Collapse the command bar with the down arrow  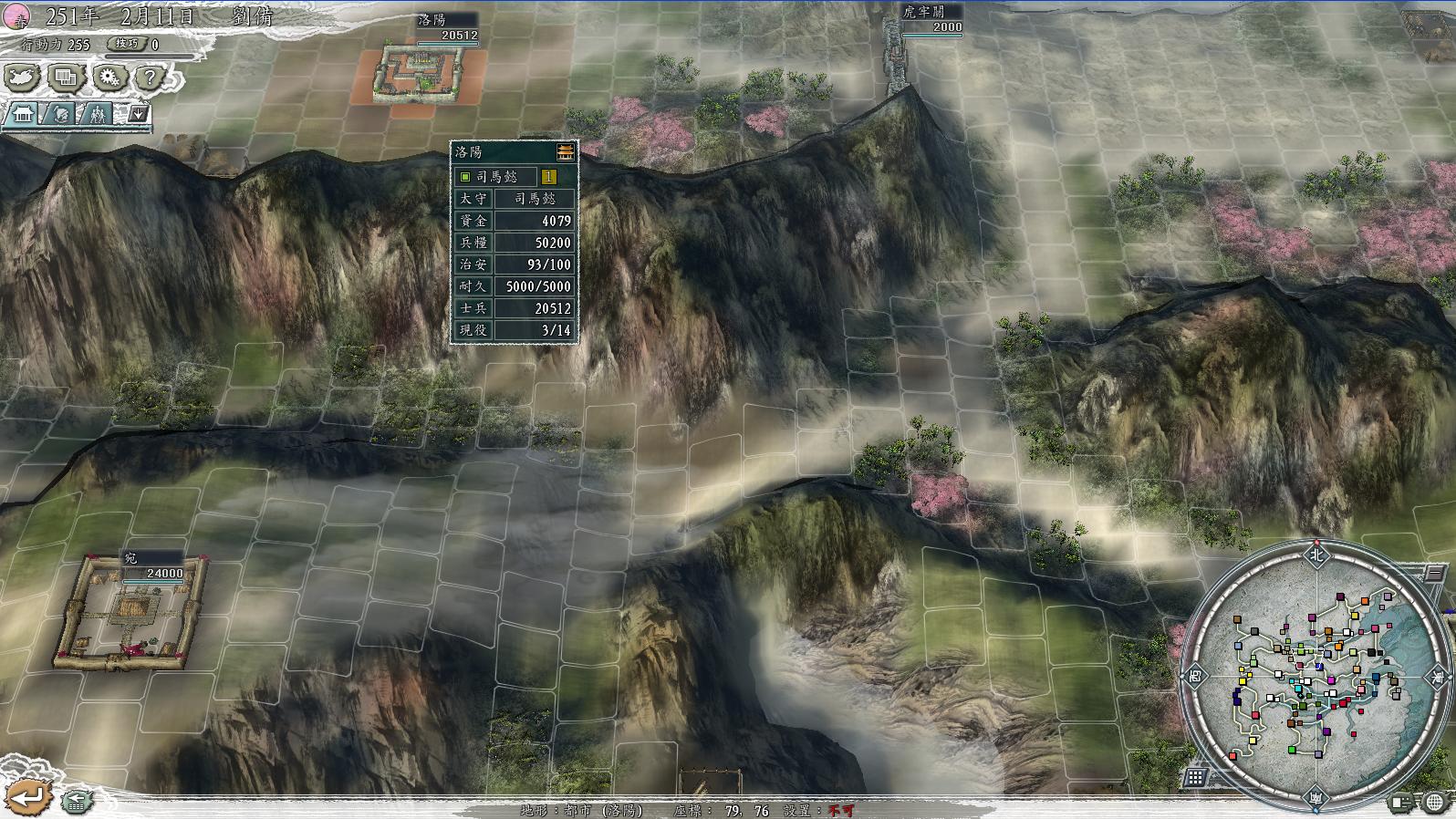click(x=138, y=115)
